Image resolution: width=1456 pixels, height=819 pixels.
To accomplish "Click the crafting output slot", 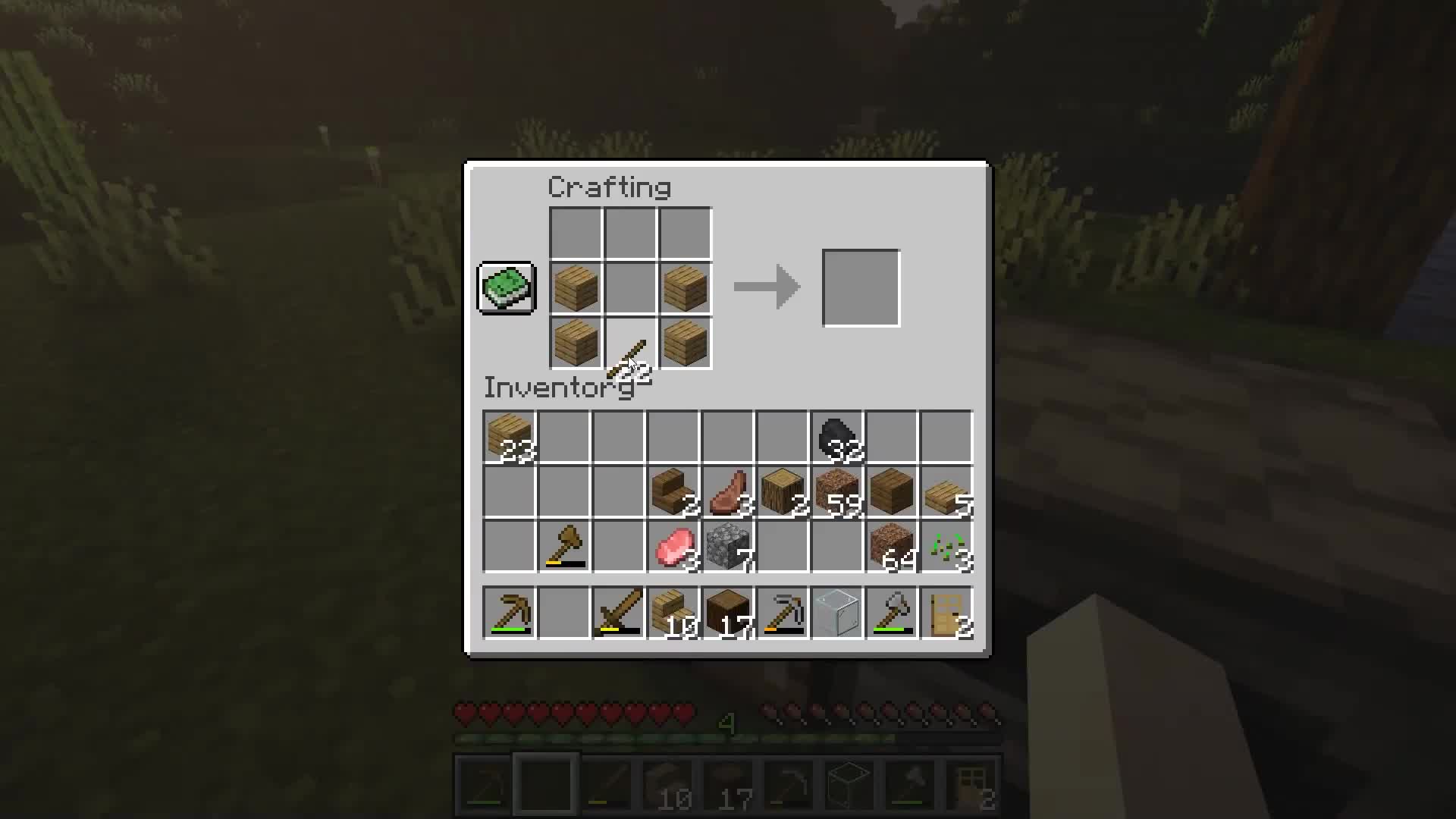I will point(861,287).
